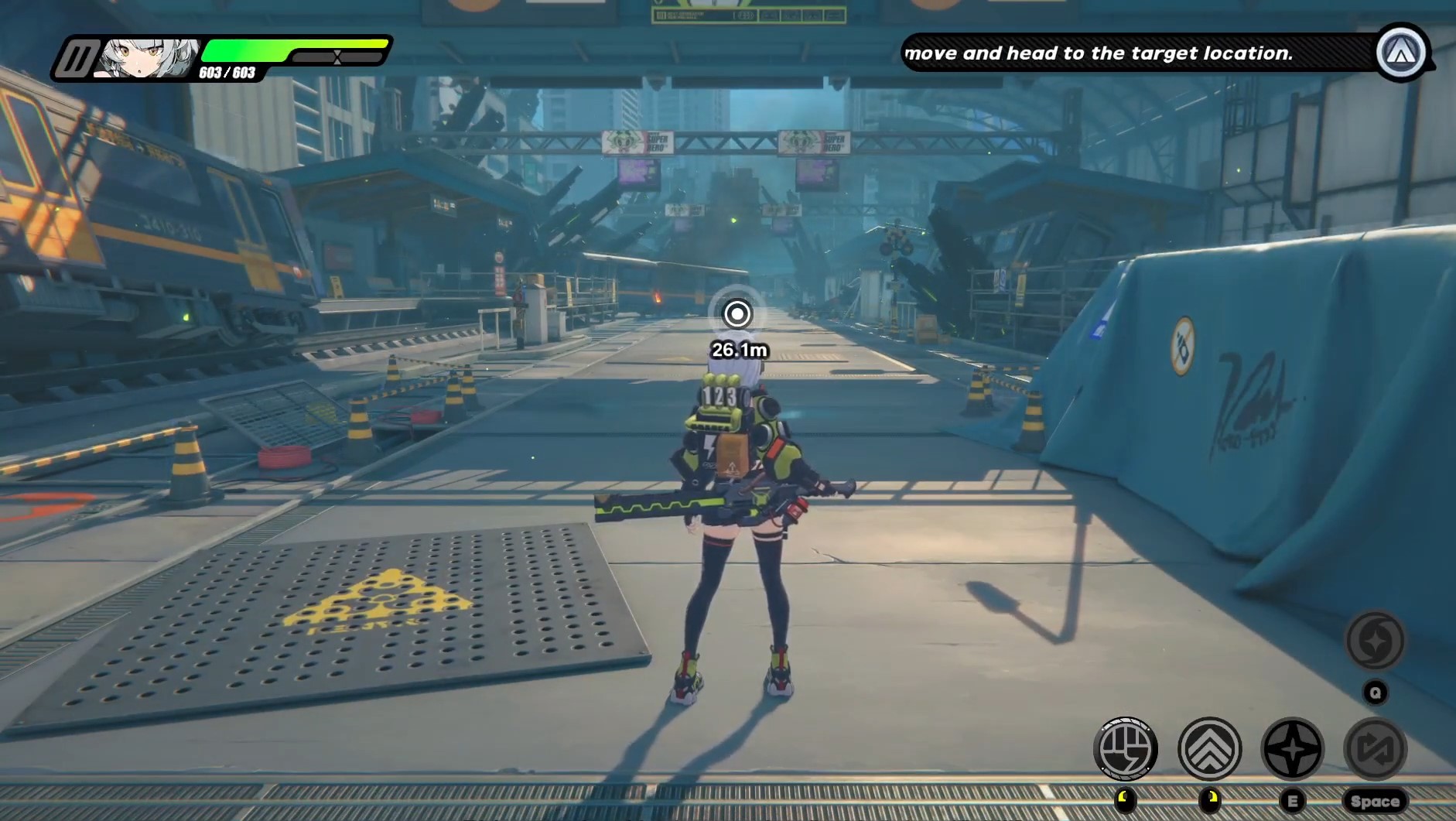Select the 'head to the target location' objective
The image size is (1456, 821).
1099,53
